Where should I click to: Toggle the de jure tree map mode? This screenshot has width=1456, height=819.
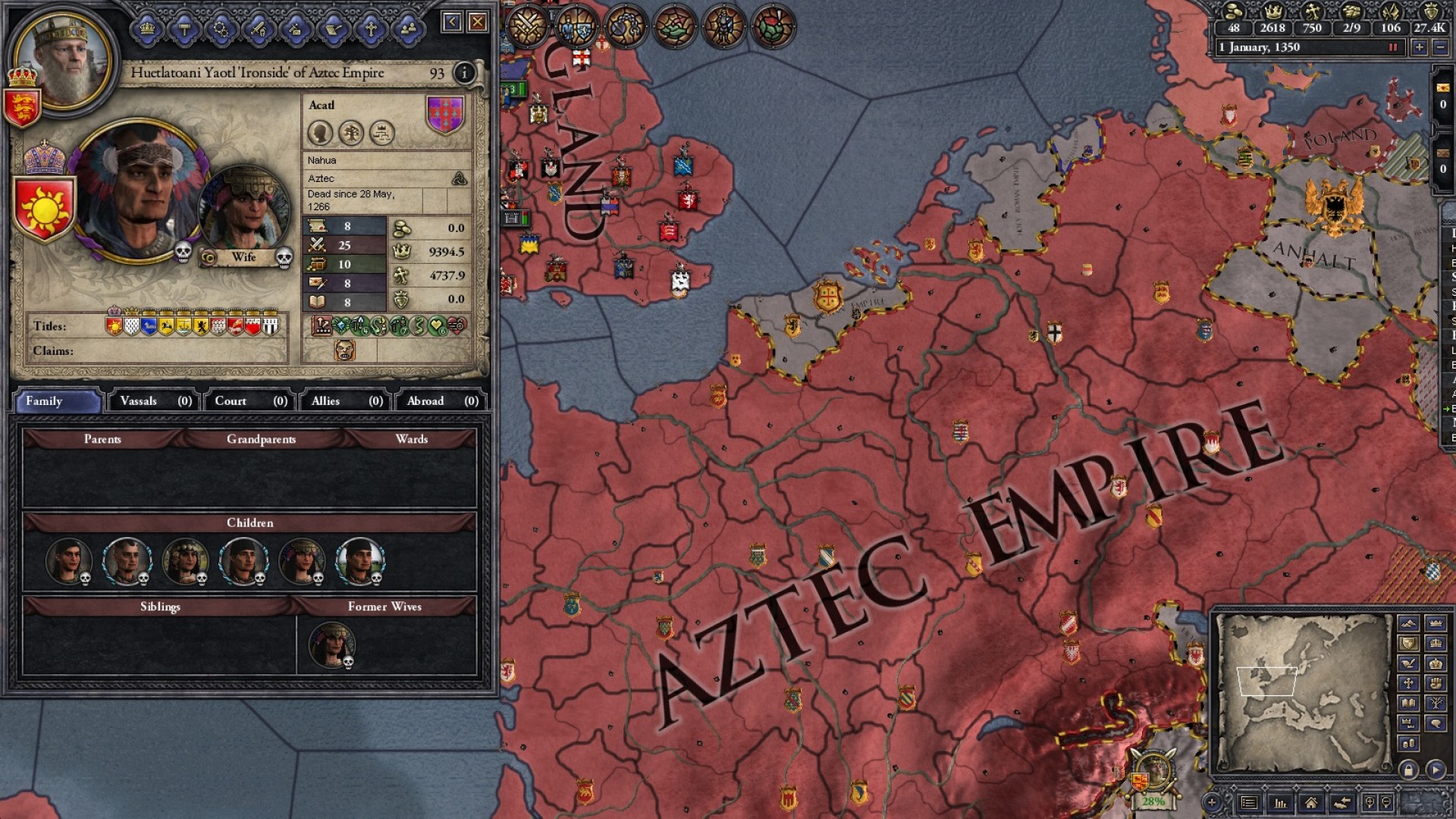click(1436, 702)
